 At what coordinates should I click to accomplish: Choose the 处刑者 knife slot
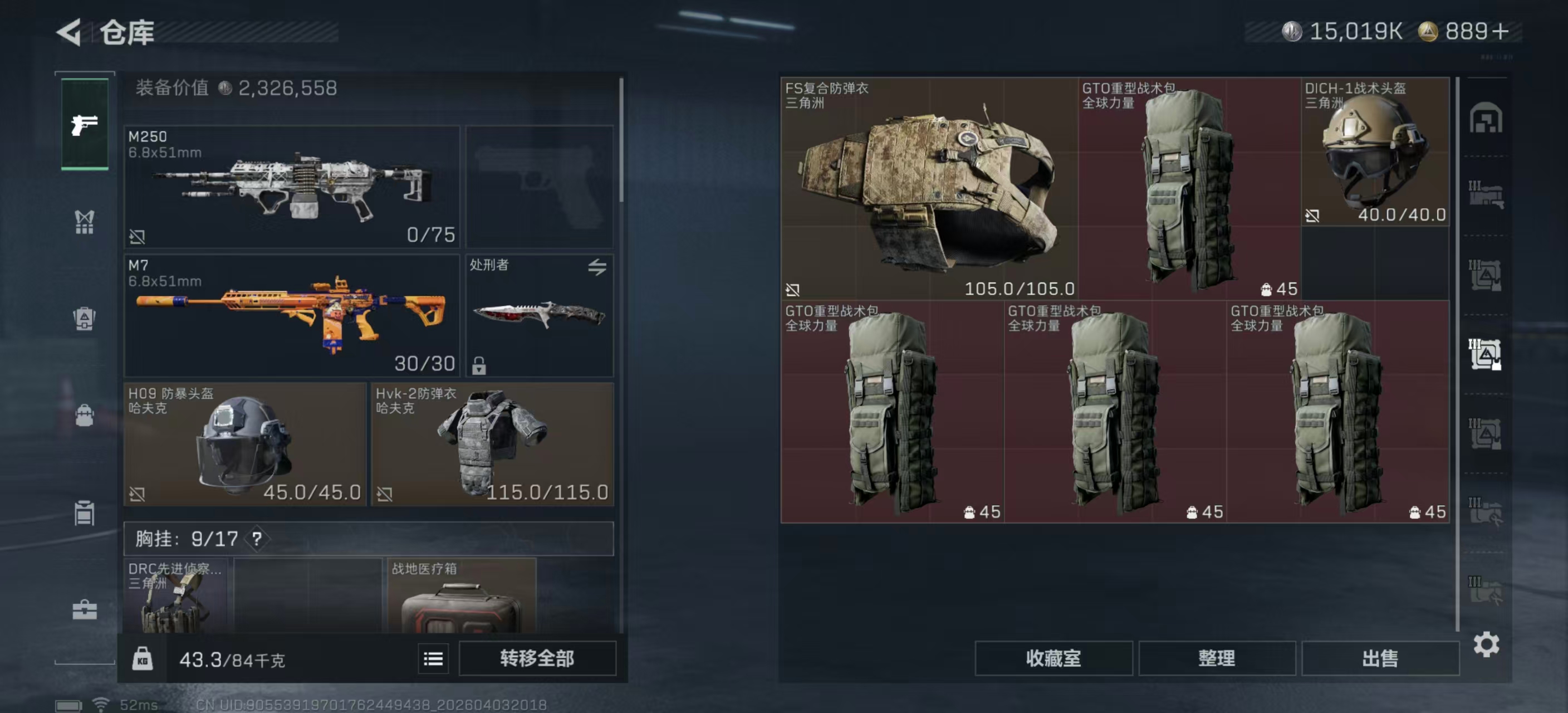coord(540,315)
